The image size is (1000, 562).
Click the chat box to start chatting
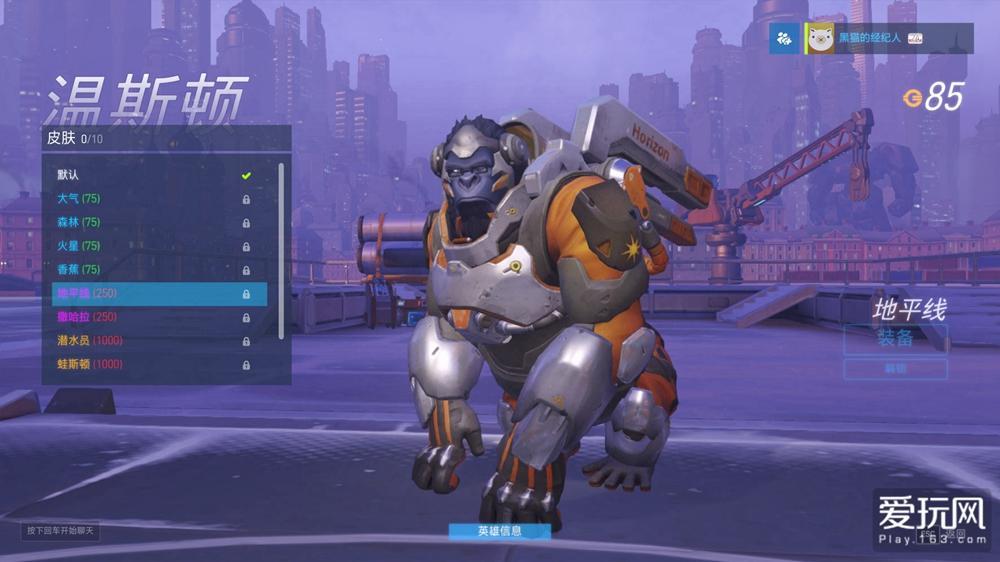[x=61, y=530]
